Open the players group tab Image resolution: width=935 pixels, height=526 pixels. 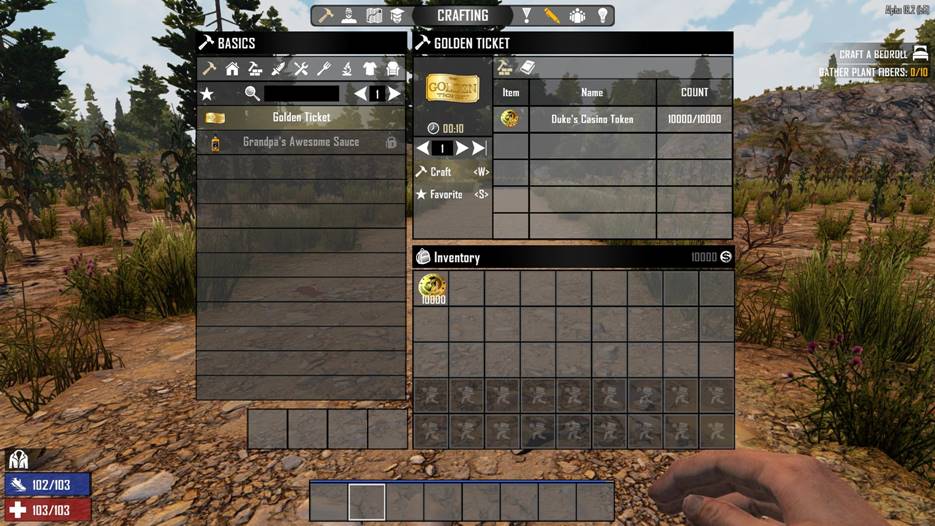coord(577,16)
